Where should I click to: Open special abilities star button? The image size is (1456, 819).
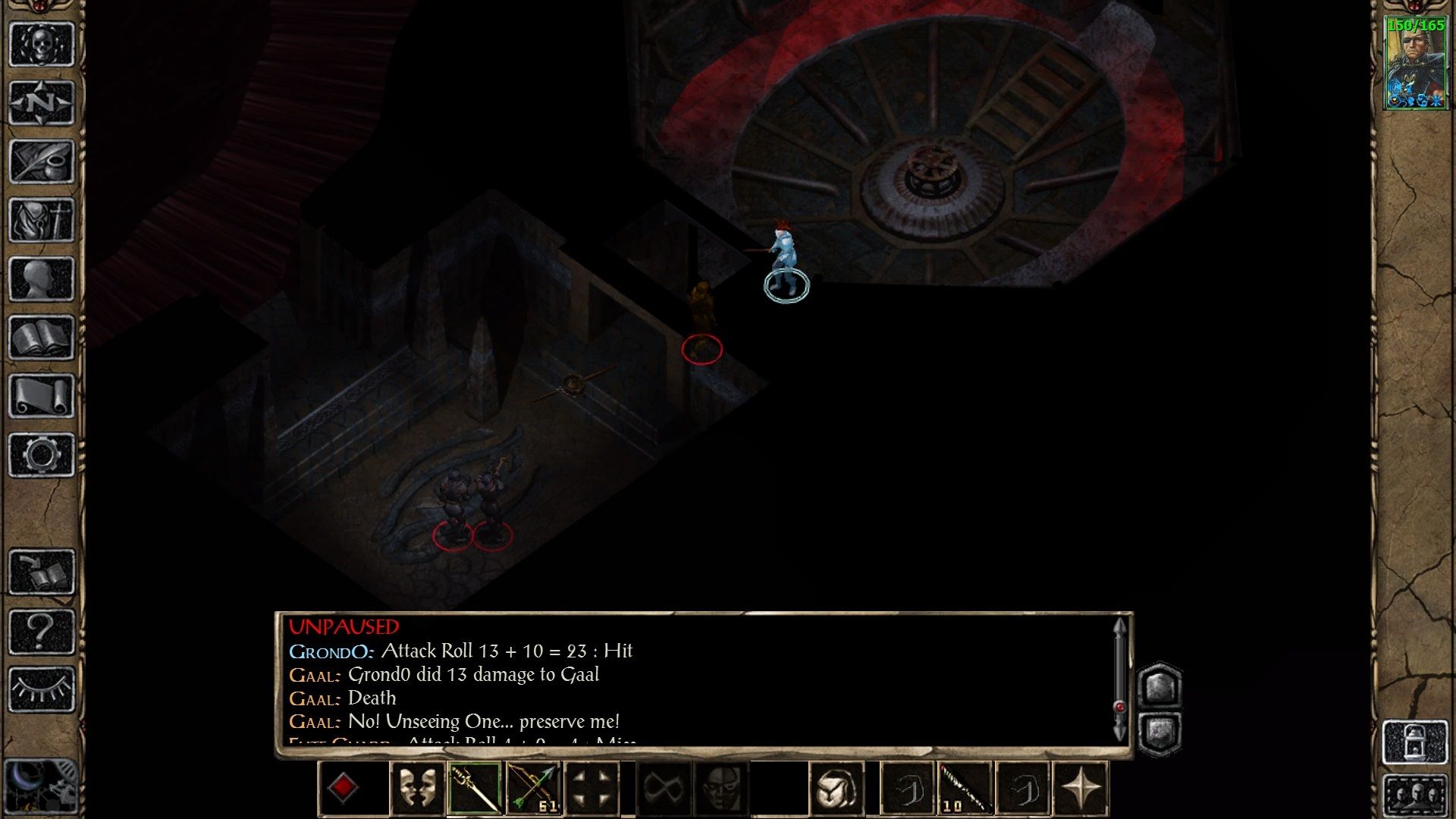[x=1081, y=789]
